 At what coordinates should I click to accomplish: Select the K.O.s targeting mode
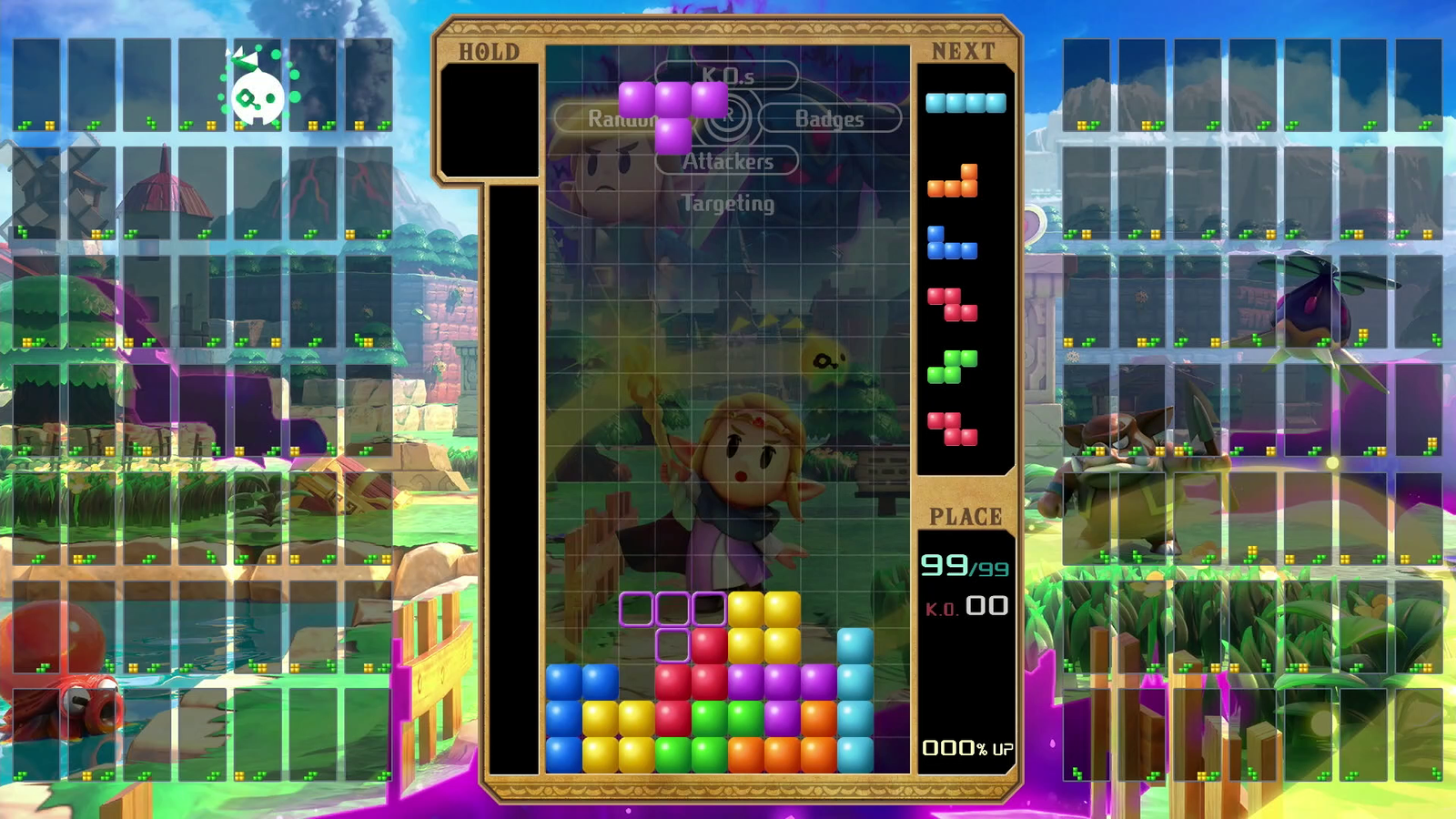(728, 77)
